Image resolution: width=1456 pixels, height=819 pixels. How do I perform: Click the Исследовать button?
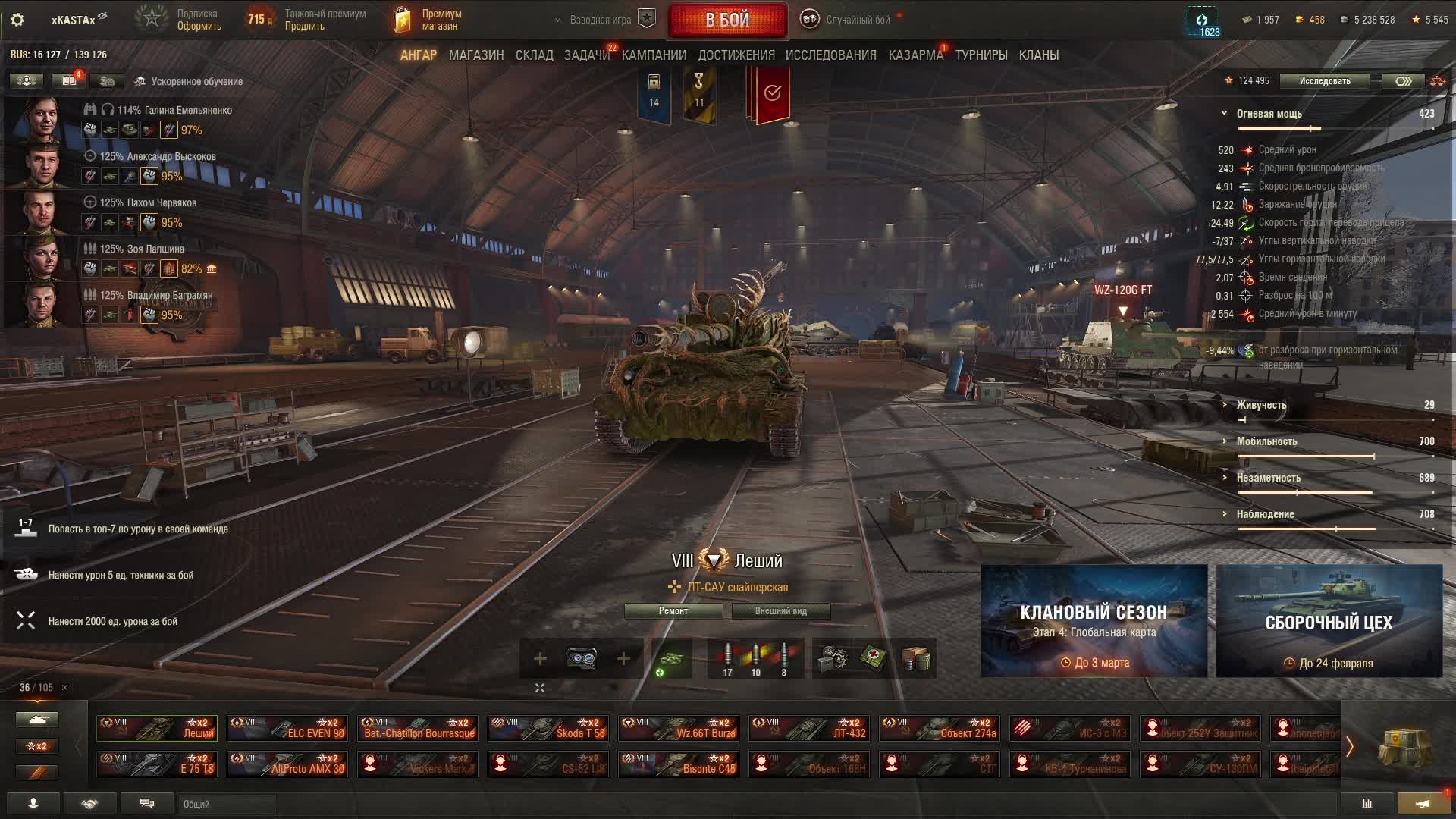click(x=1324, y=81)
